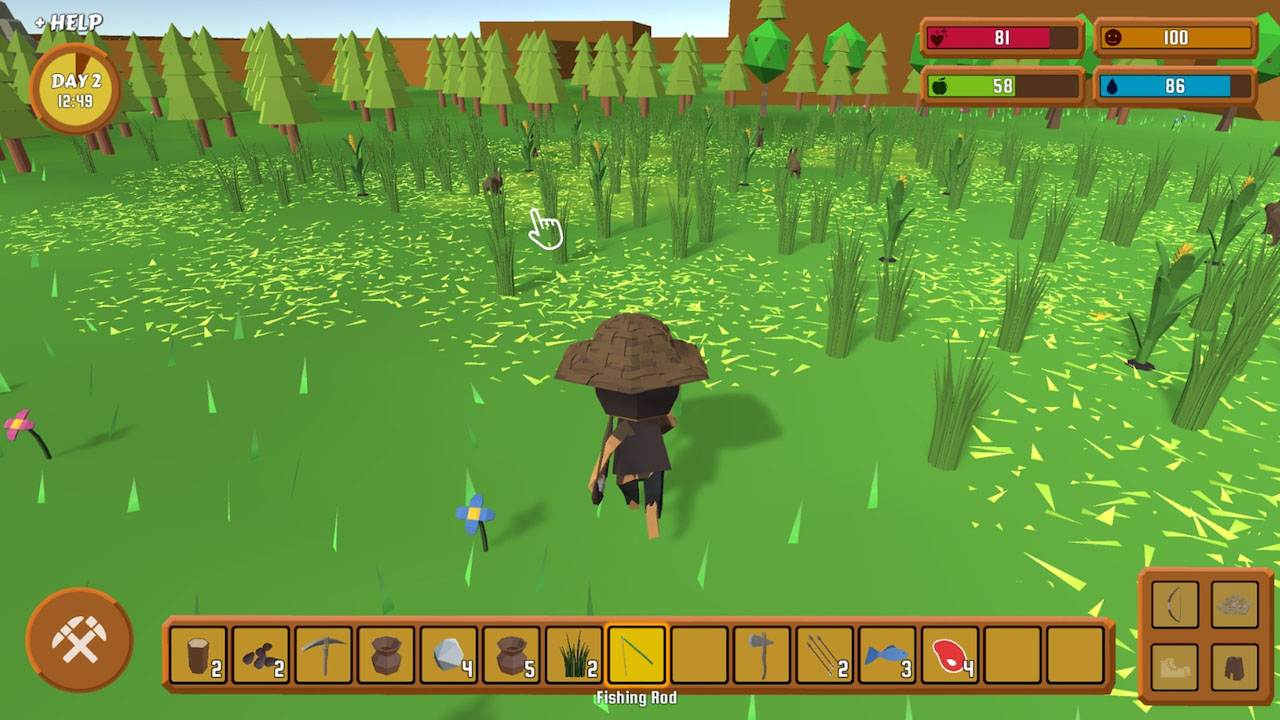Select the raw meat hotbar slot

pos(948,650)
